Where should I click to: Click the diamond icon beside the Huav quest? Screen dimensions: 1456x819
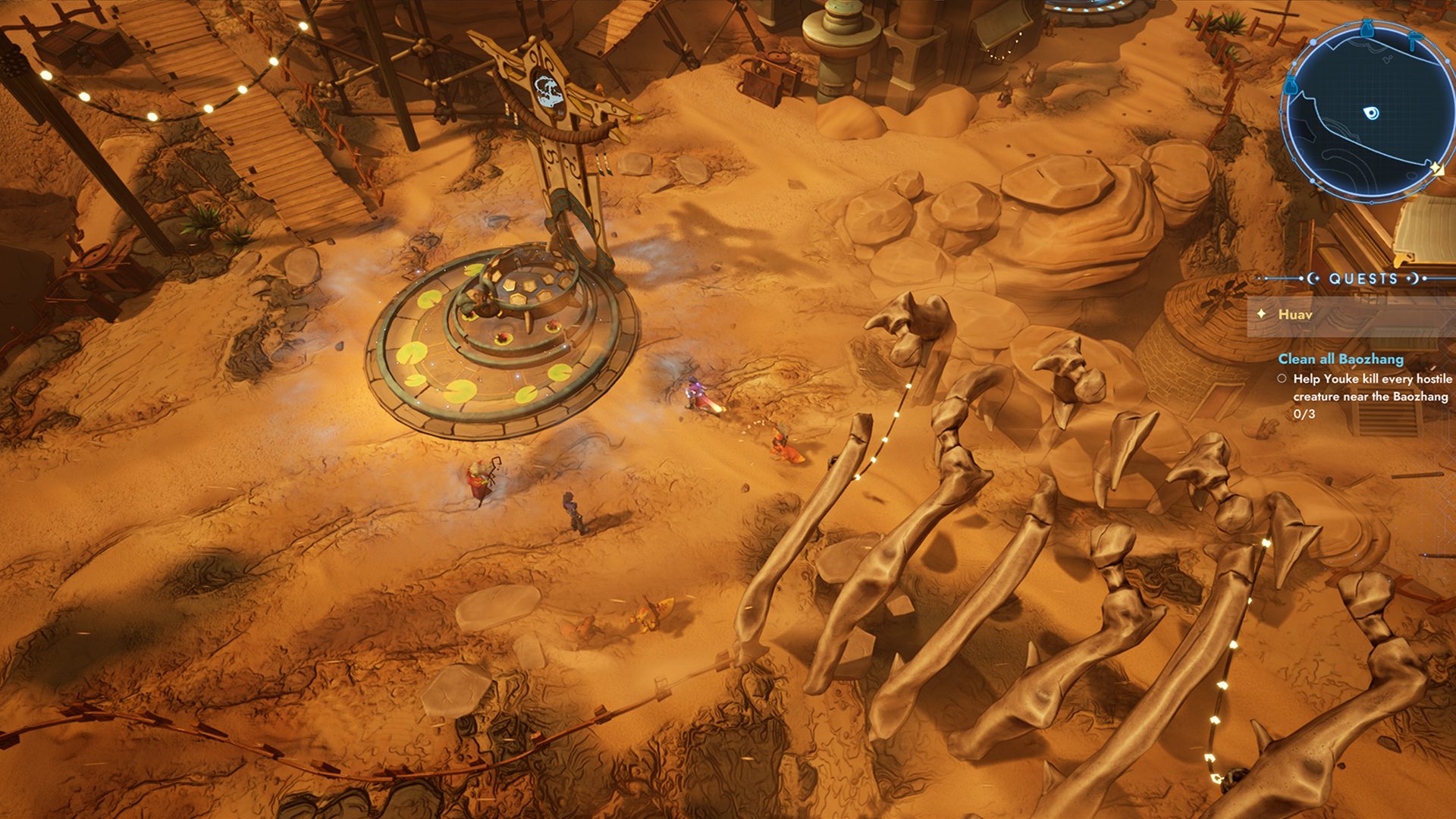click(x=1262, y=314)
